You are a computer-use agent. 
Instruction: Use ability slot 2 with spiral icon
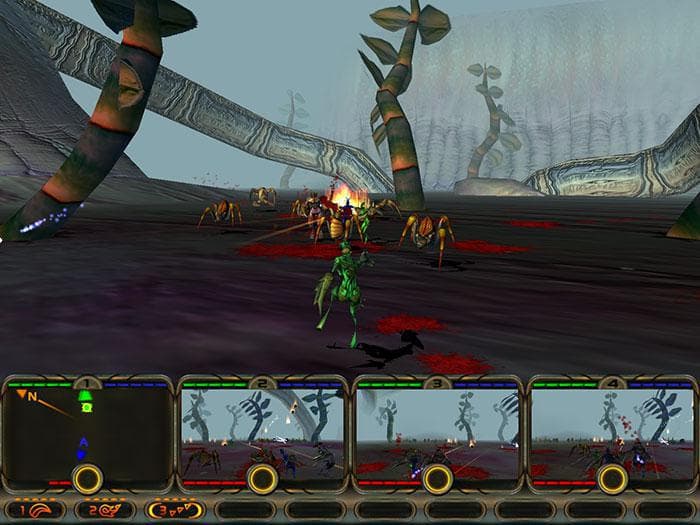pos(103,509)
